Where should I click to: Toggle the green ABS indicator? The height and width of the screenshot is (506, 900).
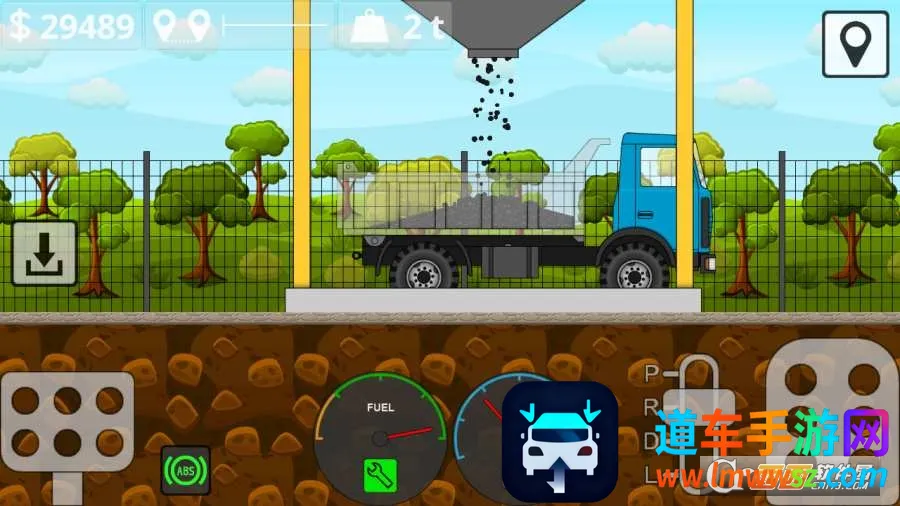[x=185, y=470]
